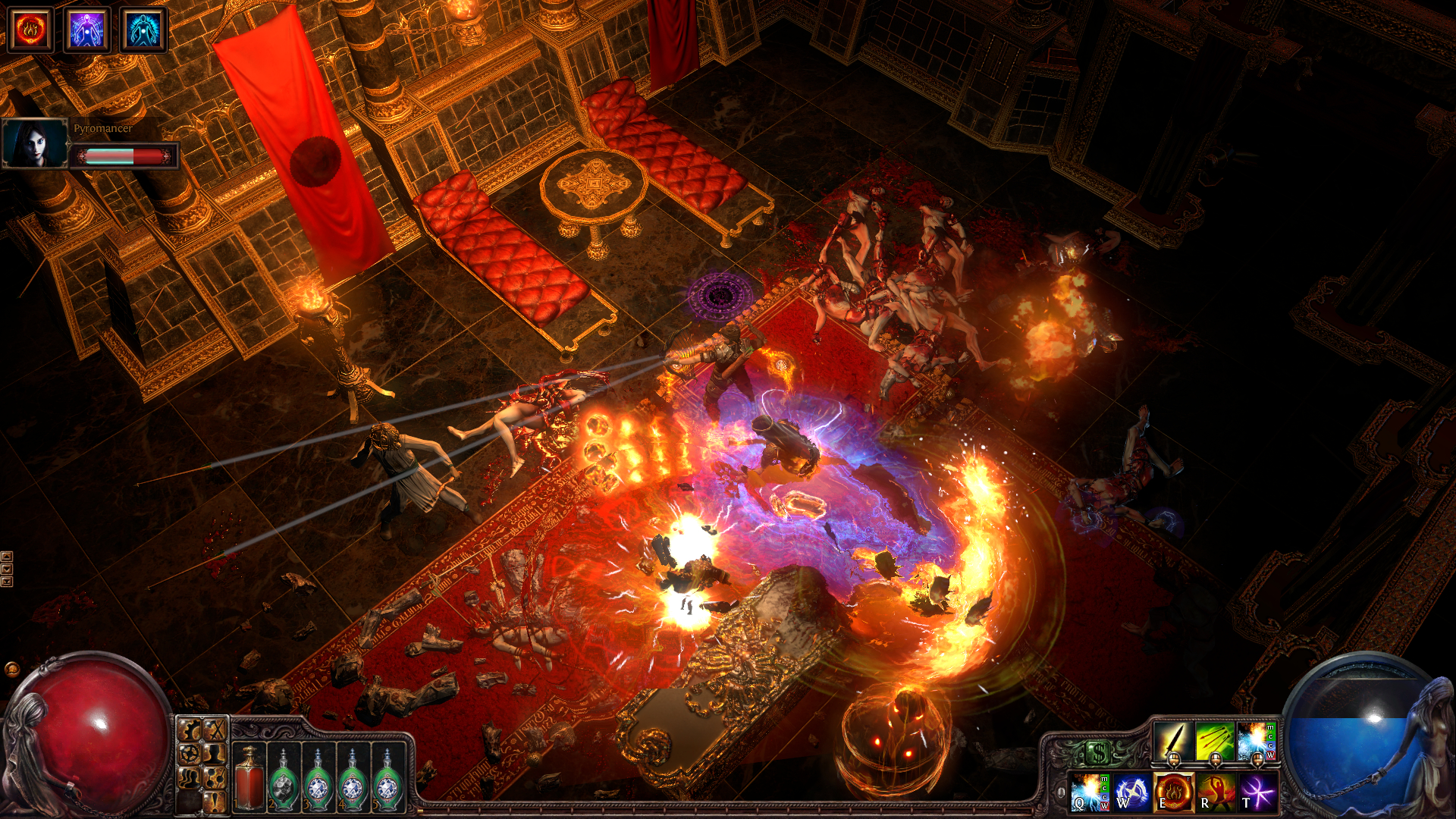
Task: Open the character sheet silhouette menu icon
Action: (x=214, y=755)
